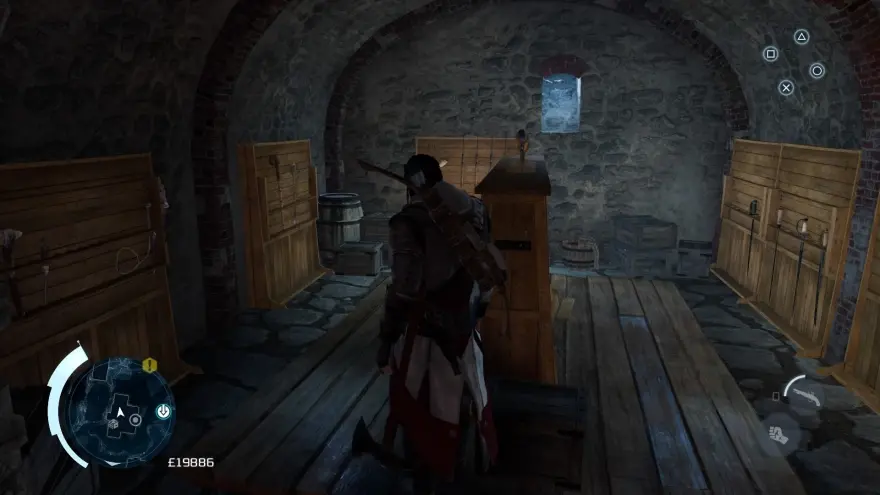Click the teal down-arrow marker on minimap
Viewport: 880px width, 495px height.
(164, 411)
